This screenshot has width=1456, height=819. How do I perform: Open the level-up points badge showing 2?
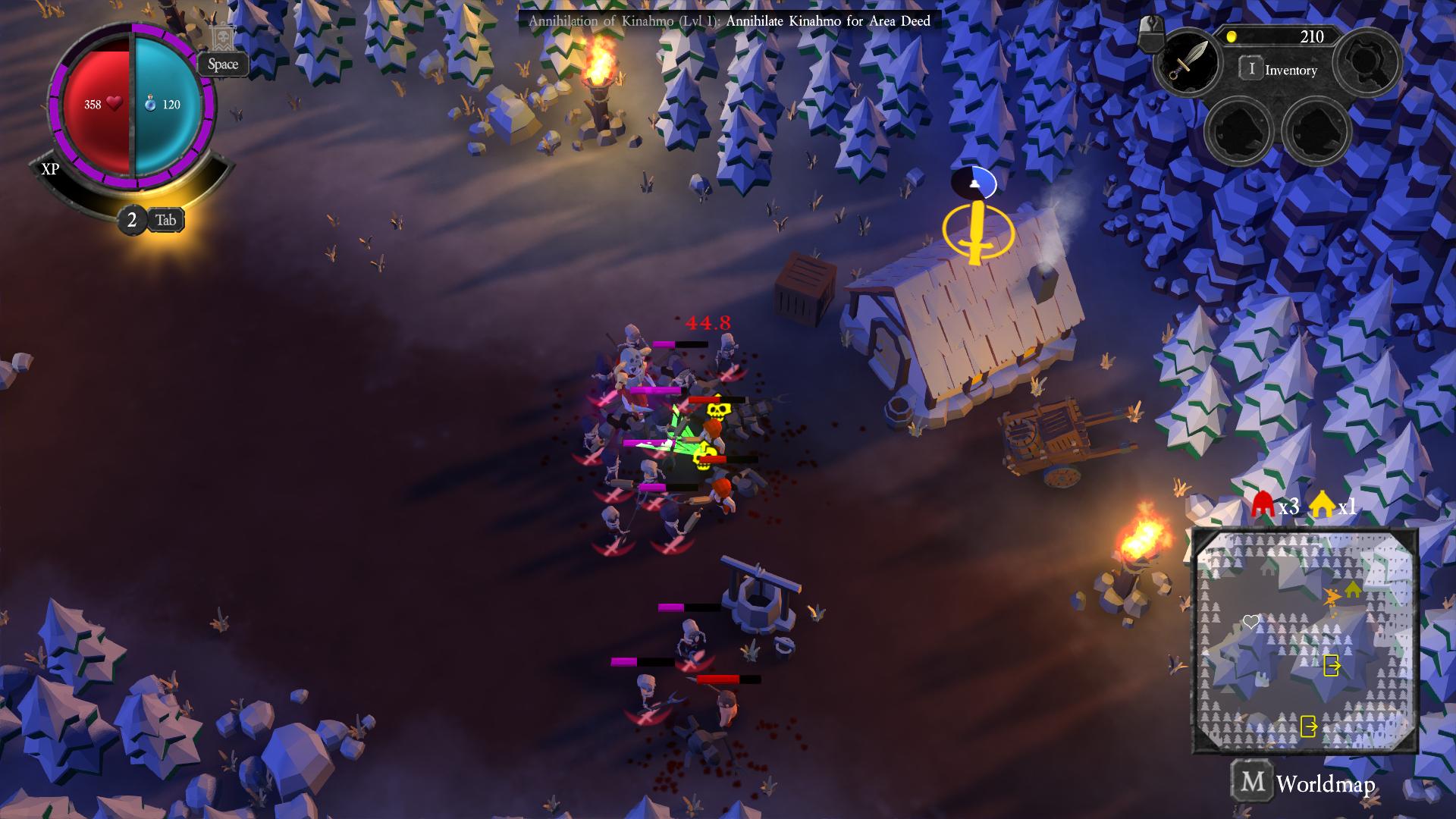point(132,220)
